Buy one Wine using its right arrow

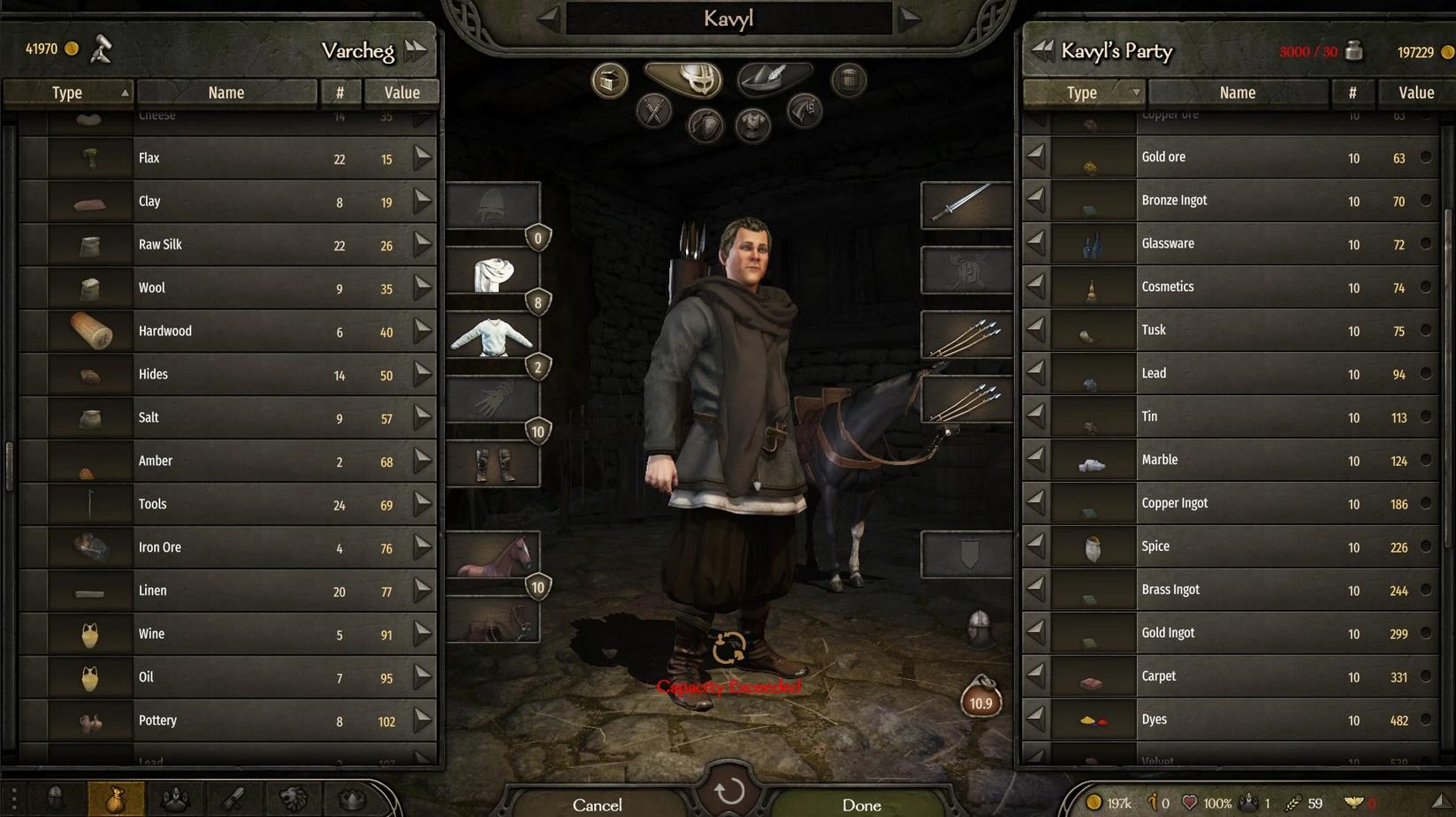[x=423, y=633]
